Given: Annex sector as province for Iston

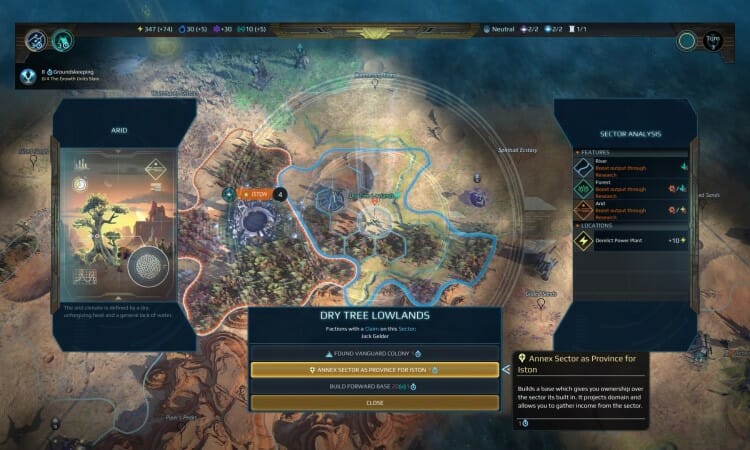Looking at the screenshot, I should coord(374,369).
